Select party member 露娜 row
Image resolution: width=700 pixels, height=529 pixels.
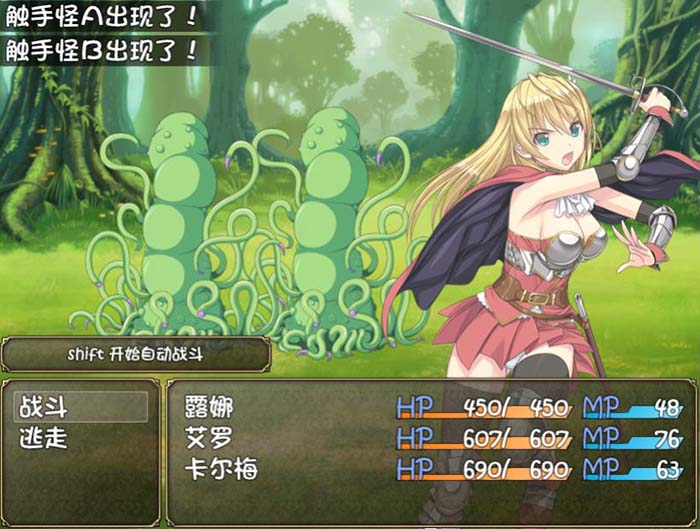(430, 407)
